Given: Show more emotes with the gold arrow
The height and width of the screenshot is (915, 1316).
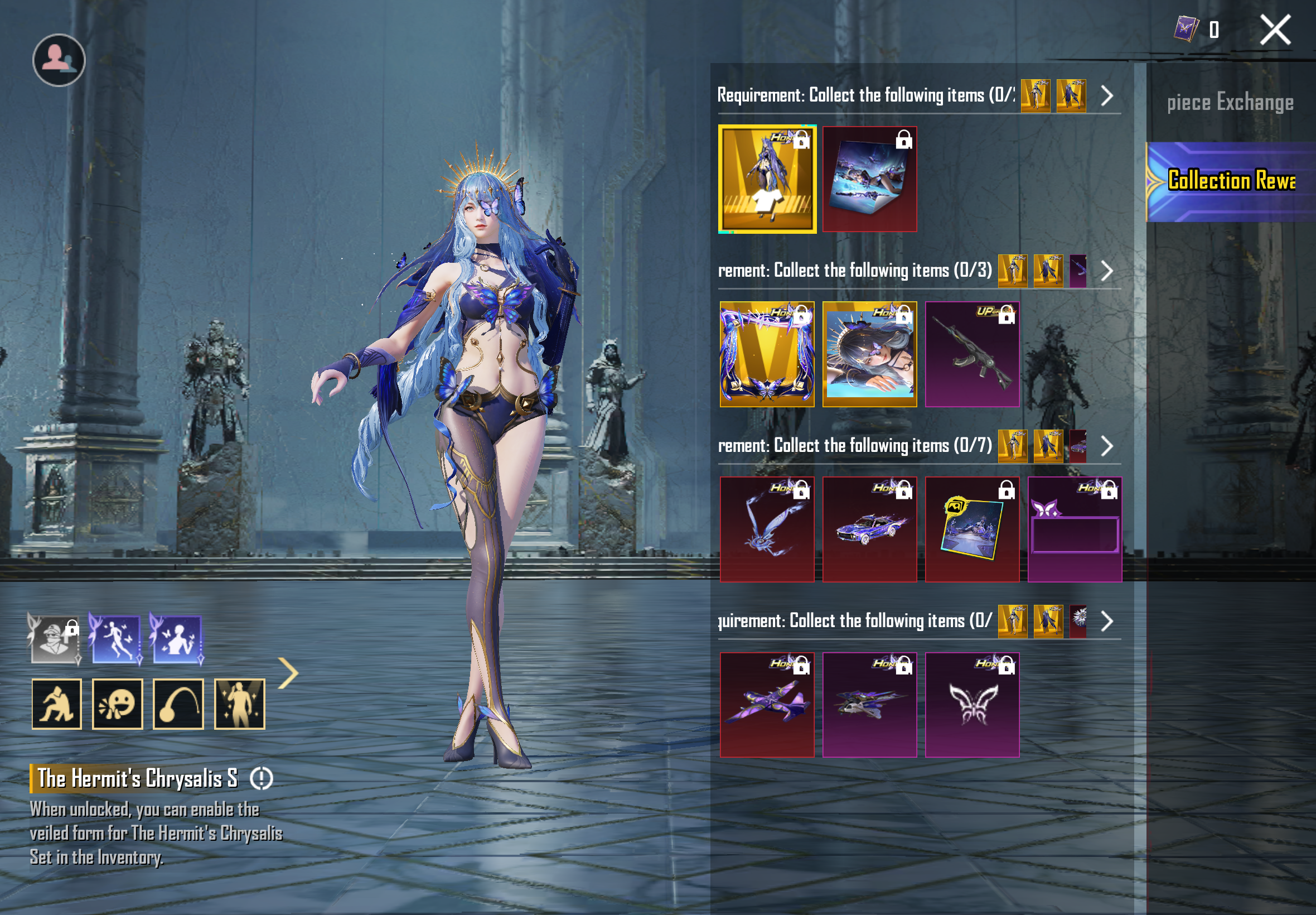Looking at the screenshot, I should [x=288, y=673].
